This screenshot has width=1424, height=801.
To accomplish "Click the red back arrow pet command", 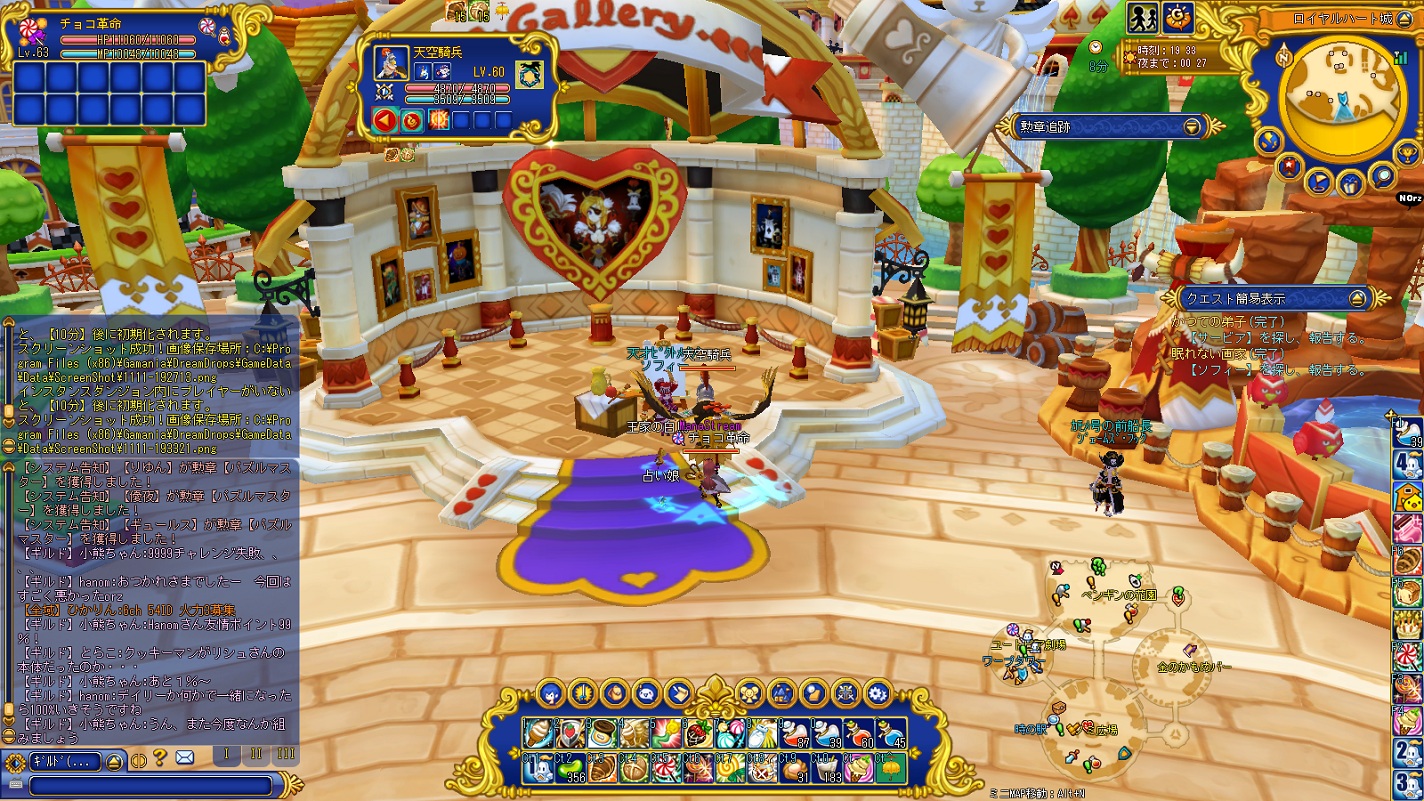I will pyautogui.click(x=385, y=121).
